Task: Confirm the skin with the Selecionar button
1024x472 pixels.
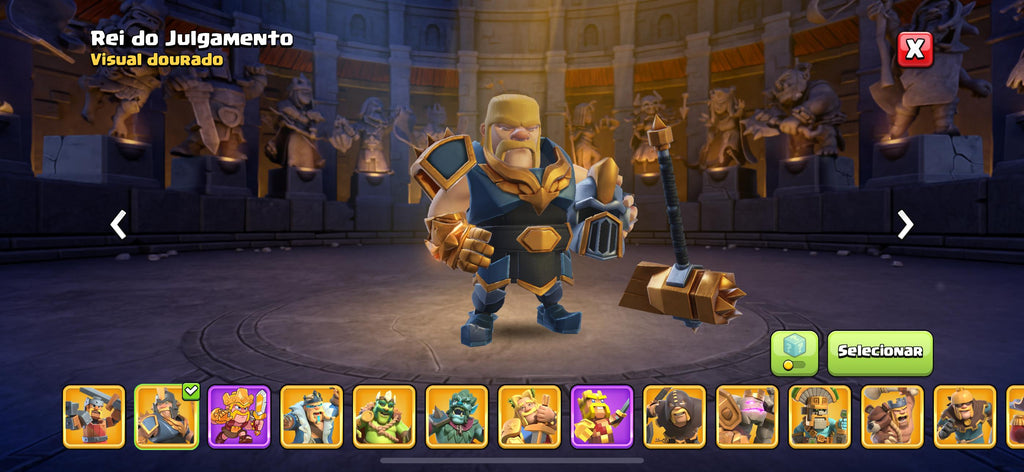Action: click(880, 352)
